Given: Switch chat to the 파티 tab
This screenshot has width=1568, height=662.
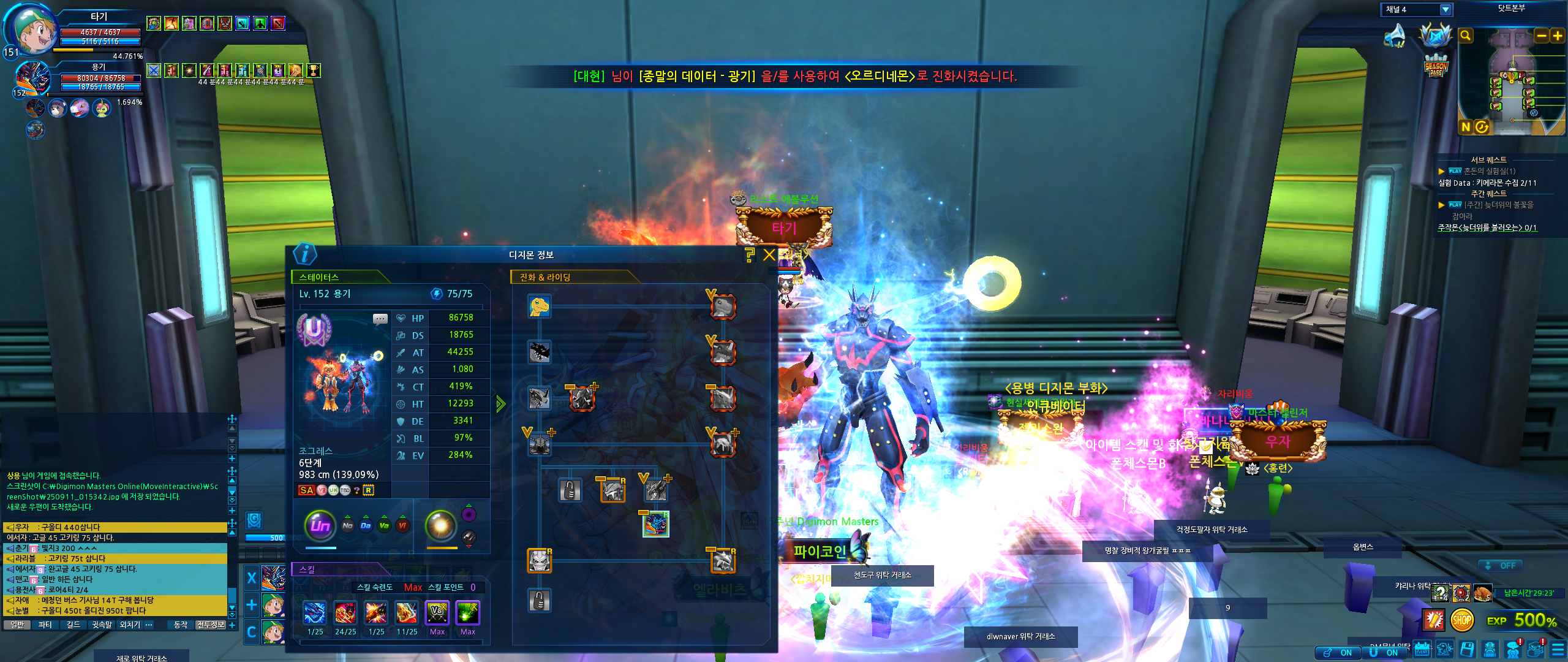Looking at the screenshot, I should (45, 625).
